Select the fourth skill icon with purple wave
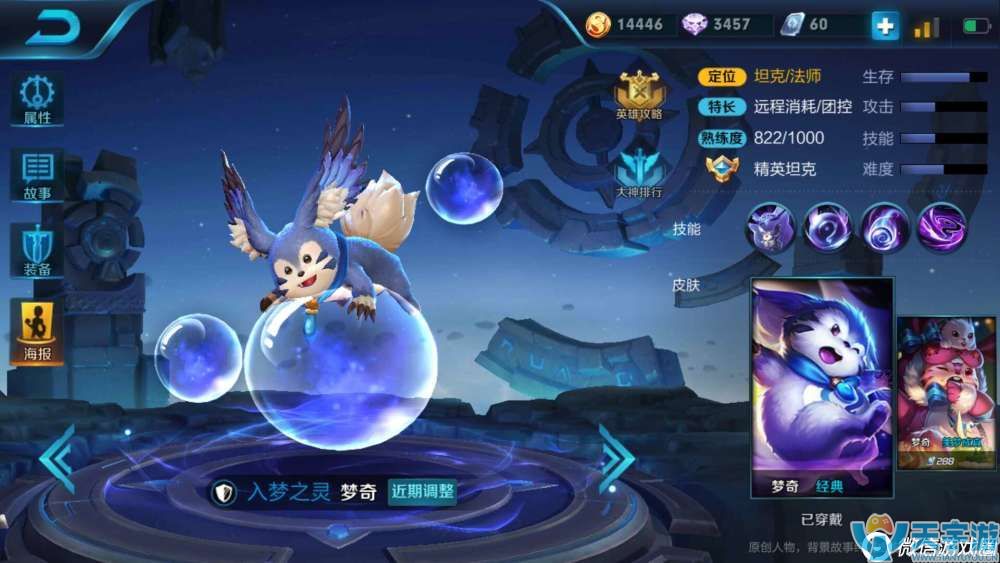Image resolution: width=1000 pixels, height=563 pixels. (x=941, y=227)
